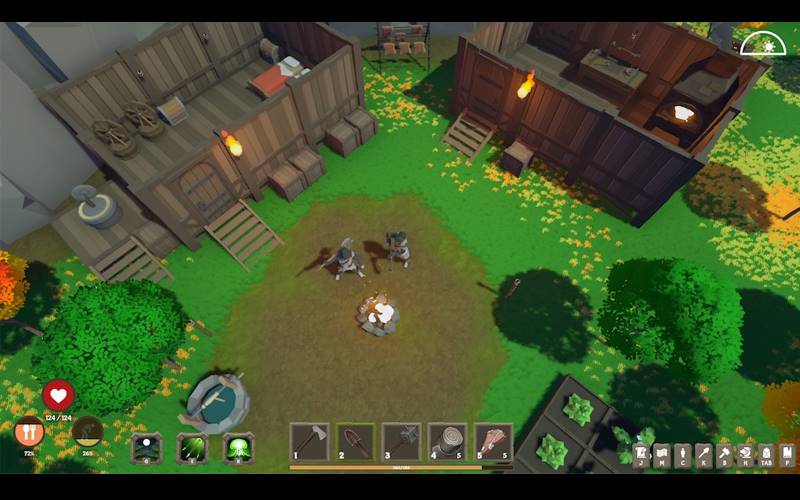This screenshot has width=800, height=500.
Task: Equip the spiked mace in slot 3
Action: (x=401, y=442)
